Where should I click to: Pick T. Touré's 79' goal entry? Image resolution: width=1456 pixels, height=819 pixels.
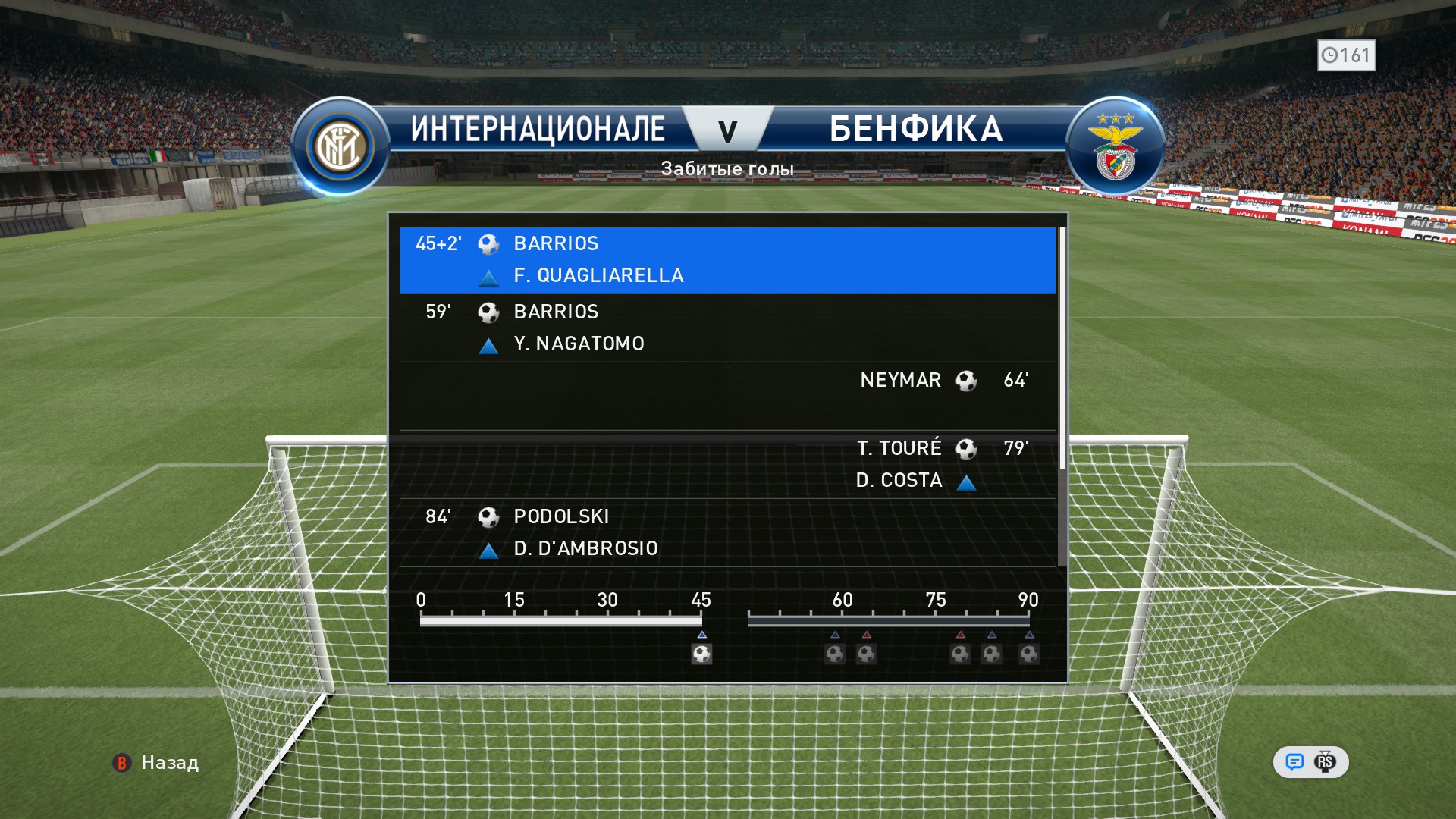[726, 463]
